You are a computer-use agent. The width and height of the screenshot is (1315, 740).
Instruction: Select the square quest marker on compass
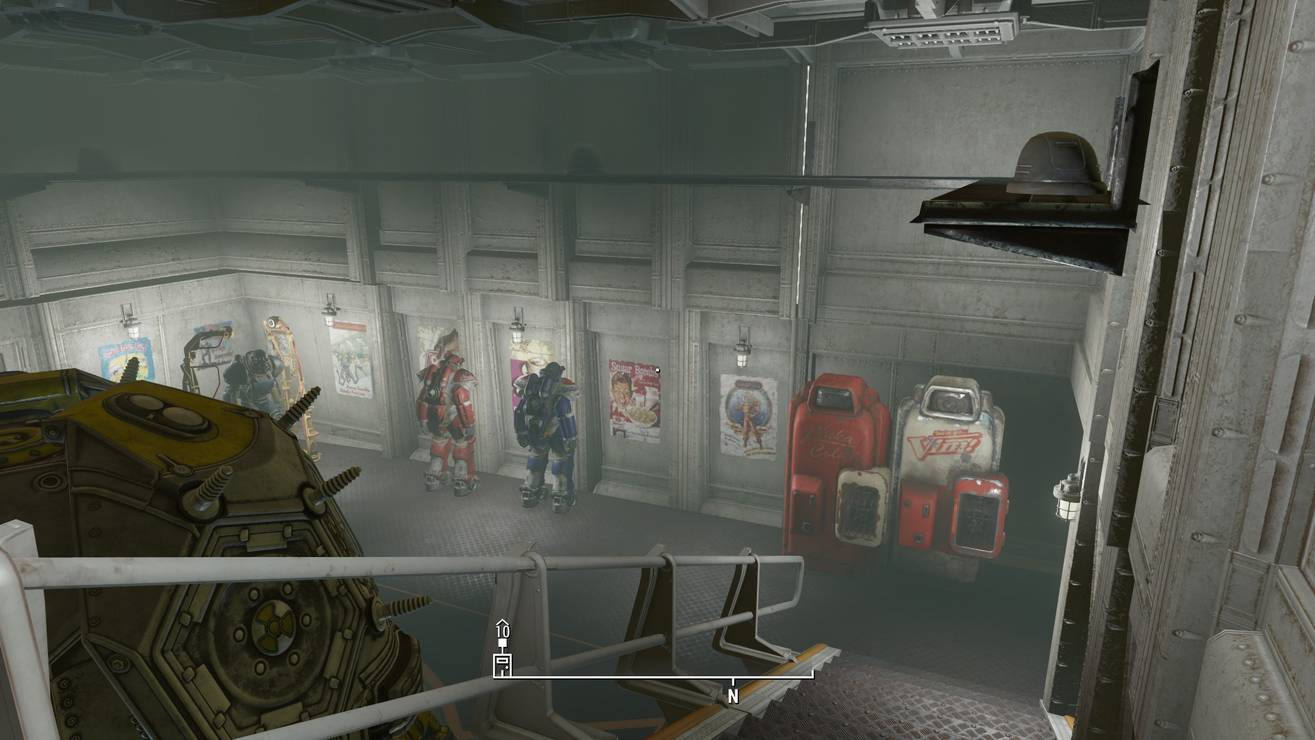(x=502, y=645)
